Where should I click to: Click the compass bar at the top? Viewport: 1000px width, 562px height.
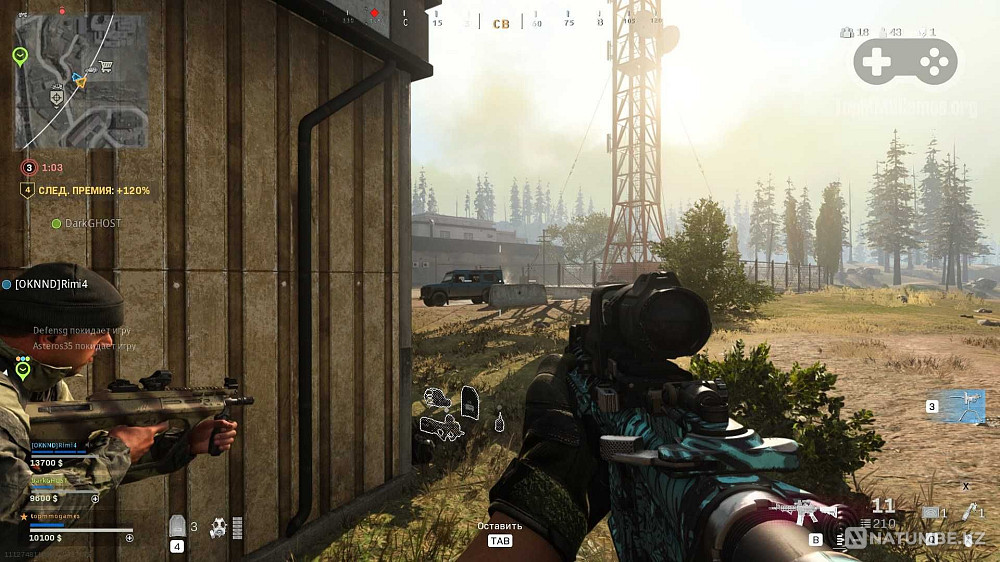click(x=500, y=21)
